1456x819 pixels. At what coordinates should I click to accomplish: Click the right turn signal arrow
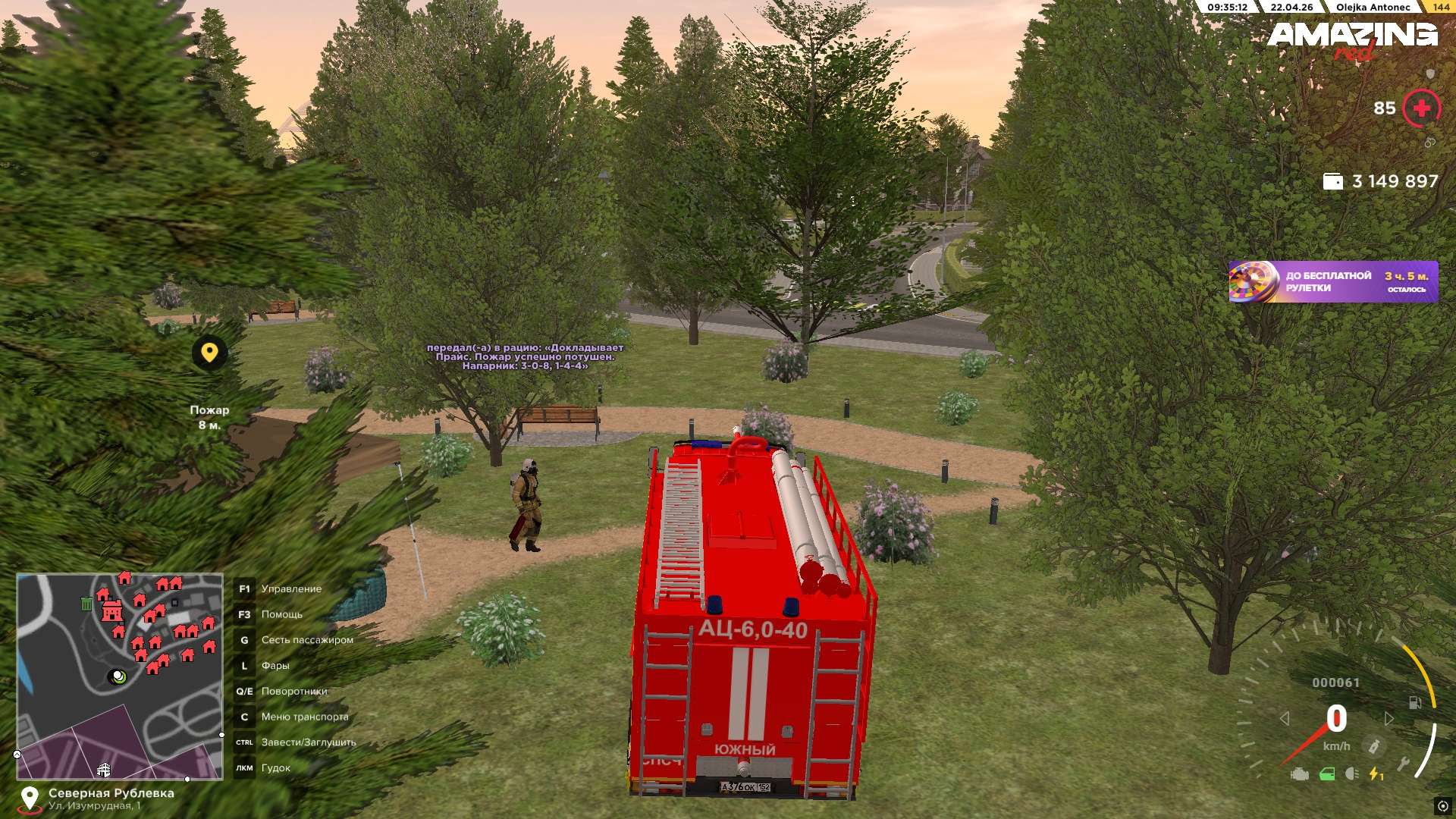[x=1389, y=718]
